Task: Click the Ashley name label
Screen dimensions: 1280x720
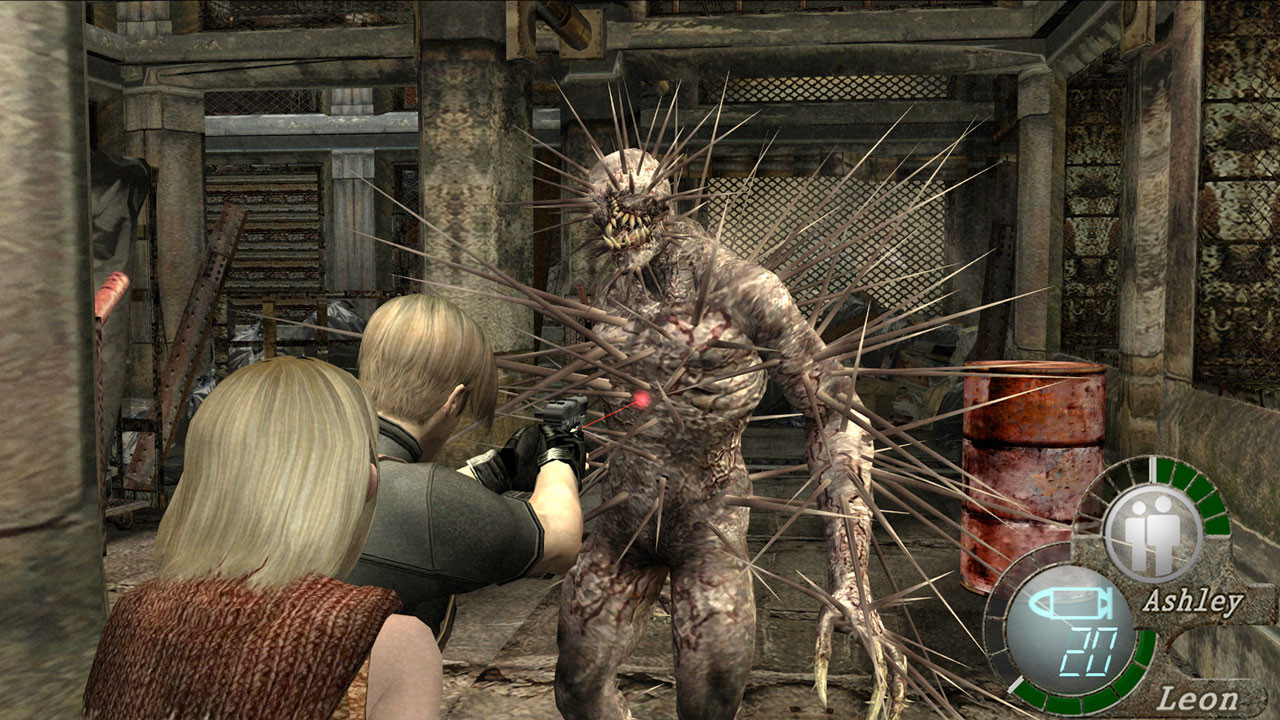Action: coord(1192,602)
